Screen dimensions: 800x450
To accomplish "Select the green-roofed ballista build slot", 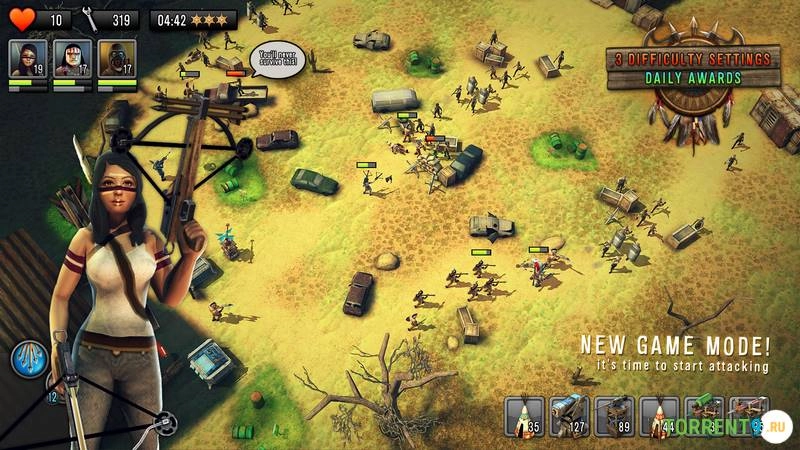I will (x=703, y=417).
